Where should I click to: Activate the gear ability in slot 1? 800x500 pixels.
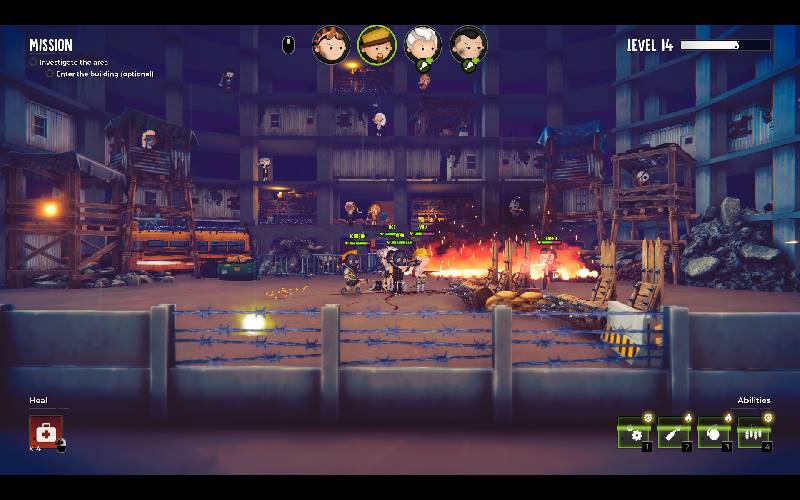[634, 433]
